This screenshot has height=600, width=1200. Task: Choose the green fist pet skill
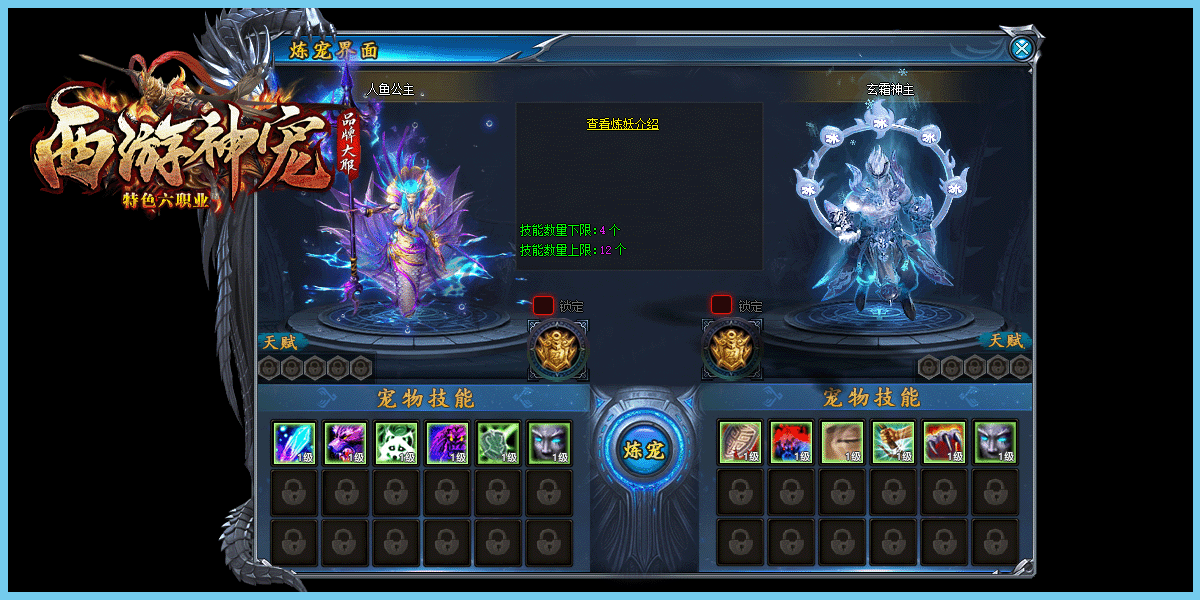(498, 443)
